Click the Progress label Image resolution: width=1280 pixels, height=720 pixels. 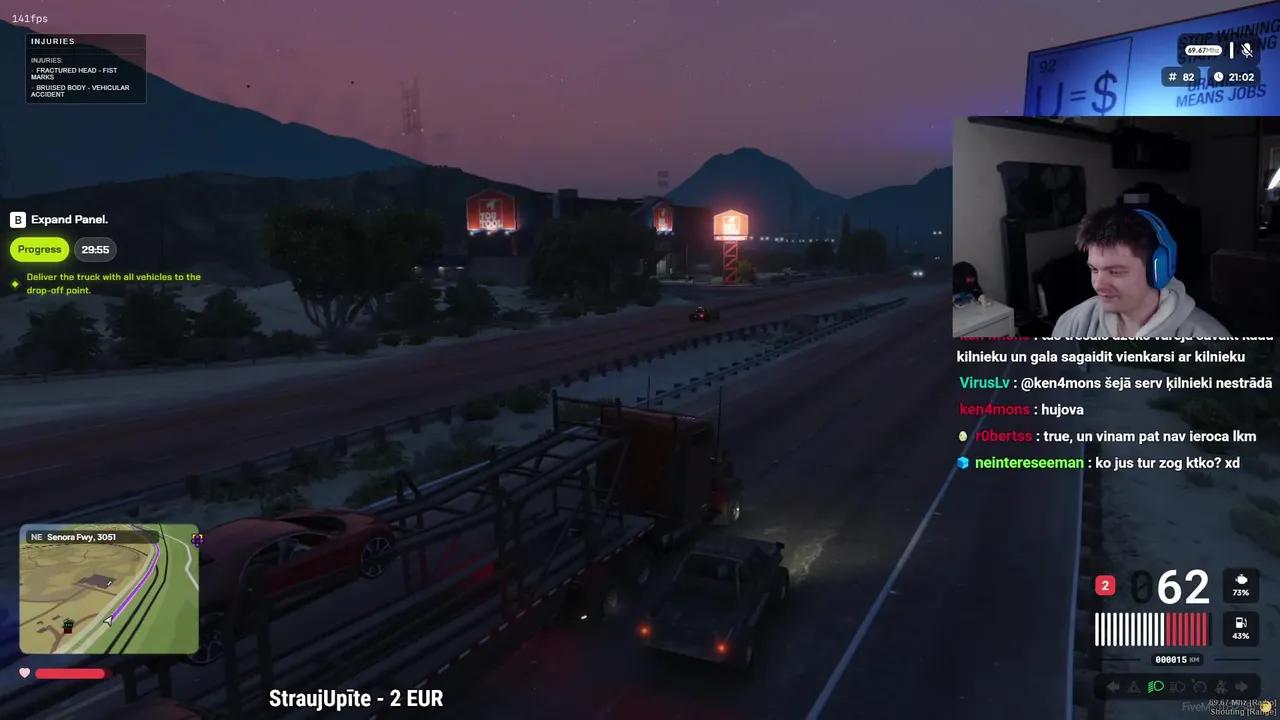39,249
